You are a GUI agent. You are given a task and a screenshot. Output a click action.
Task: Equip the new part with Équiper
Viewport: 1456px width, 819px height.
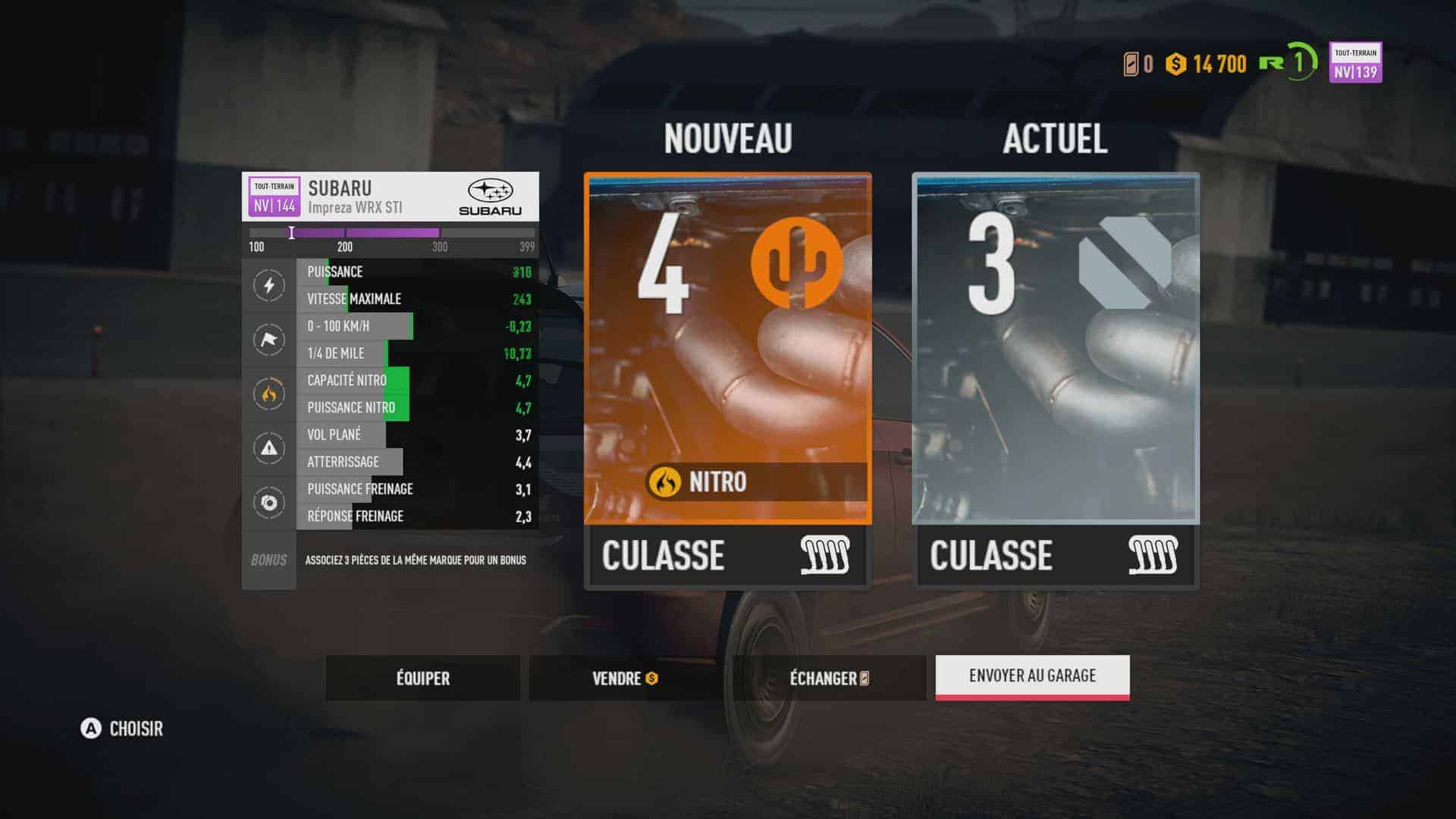(423, 678)
